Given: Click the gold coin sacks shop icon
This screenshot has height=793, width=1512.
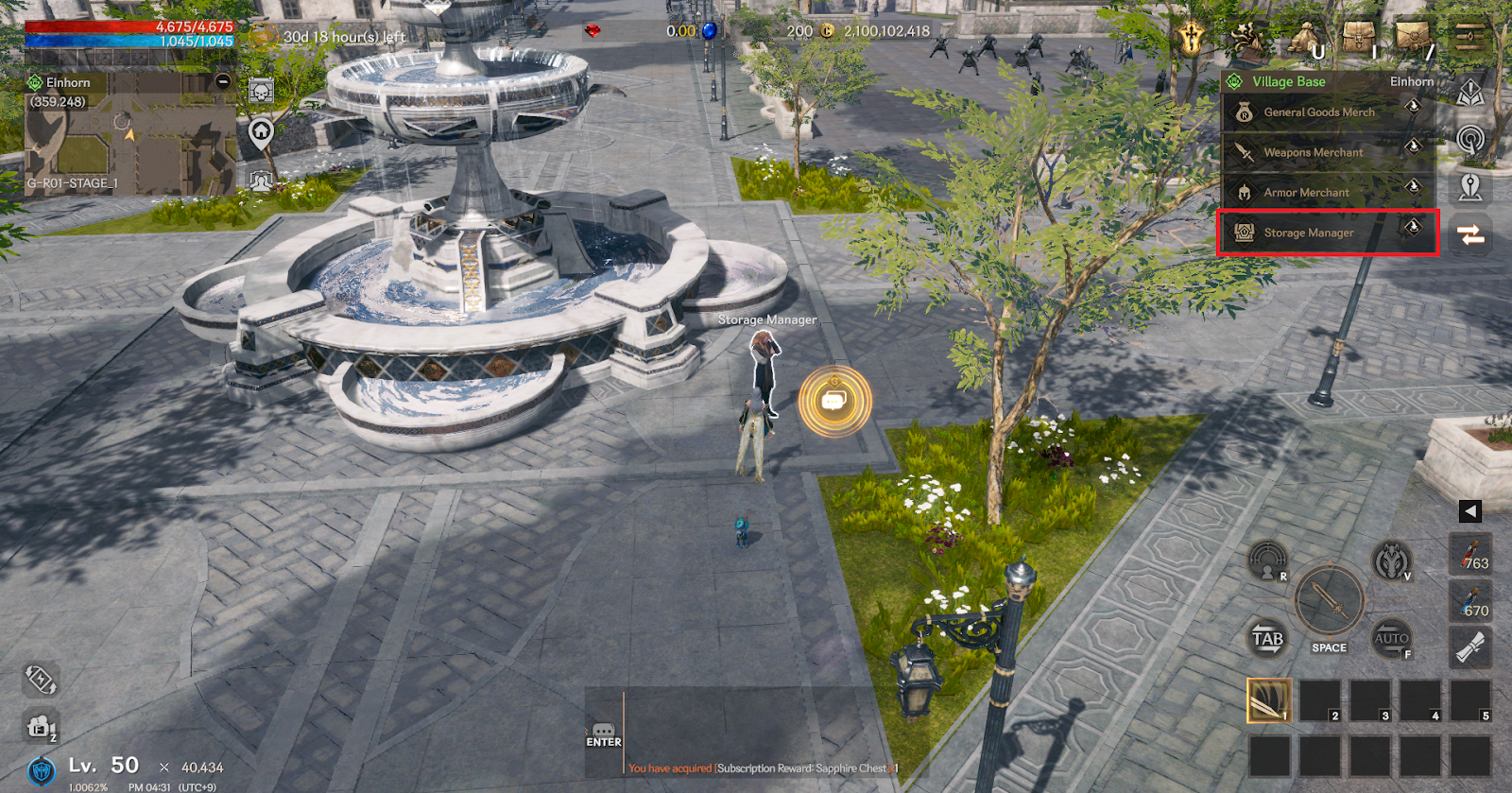Looking at the screenshot, I should coord(1306,40).
